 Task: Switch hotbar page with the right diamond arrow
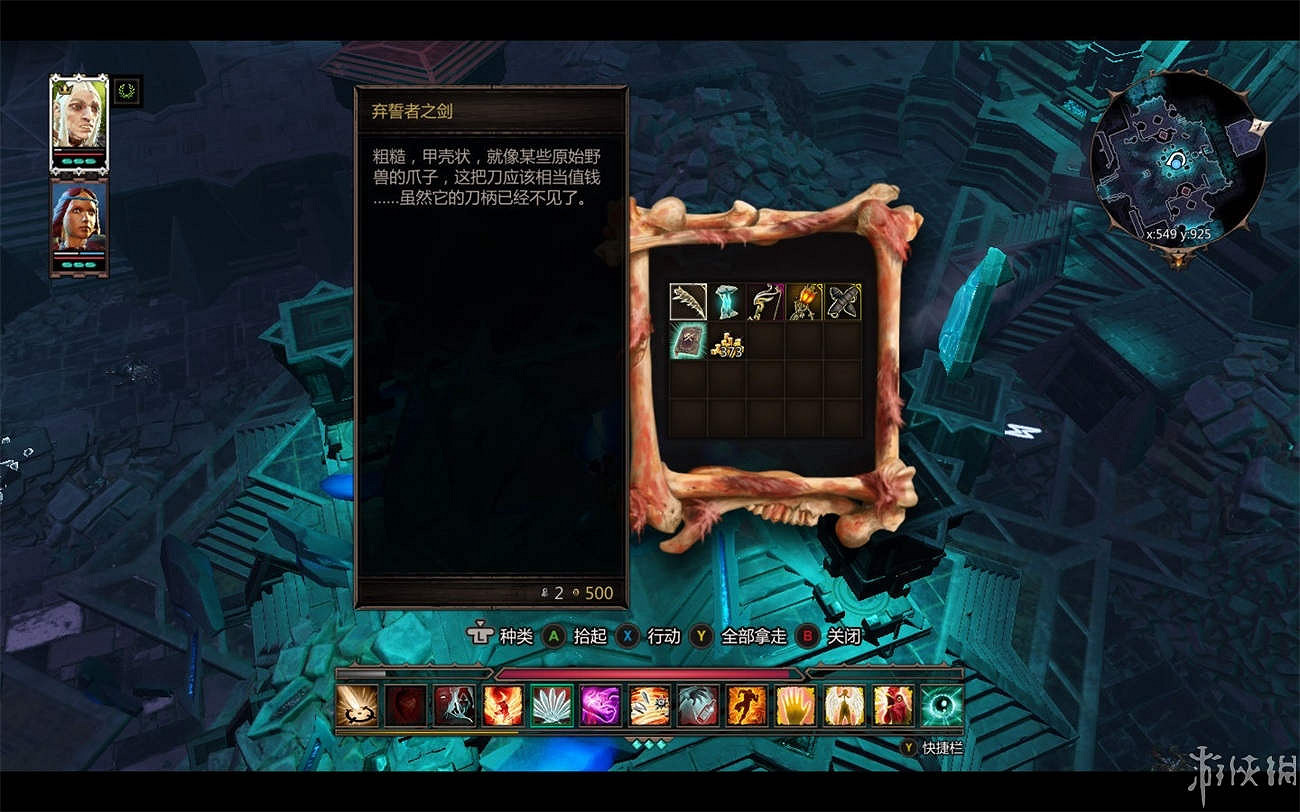click(662, 742)
